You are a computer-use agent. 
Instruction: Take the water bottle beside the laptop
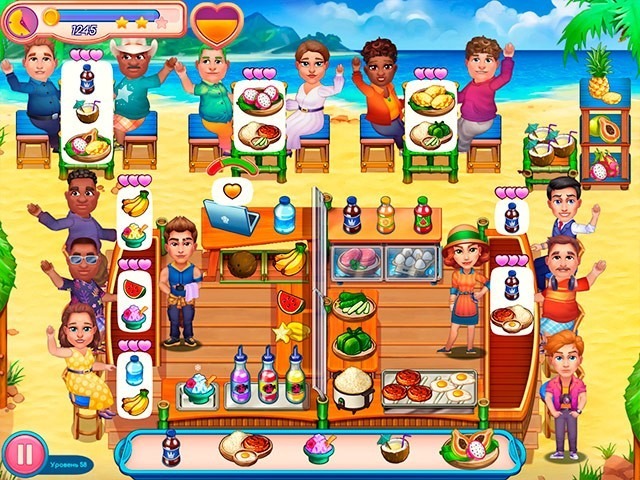point(285,215)
